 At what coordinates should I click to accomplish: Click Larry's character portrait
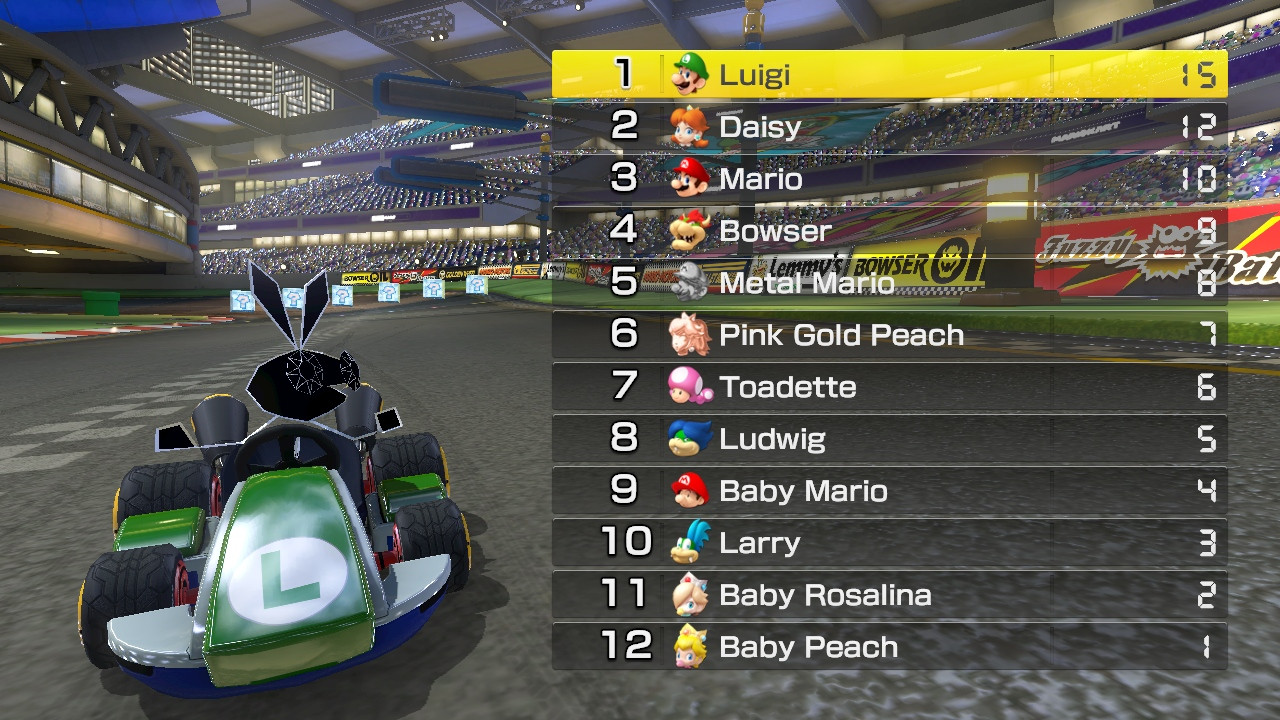(x=688, y=543)
